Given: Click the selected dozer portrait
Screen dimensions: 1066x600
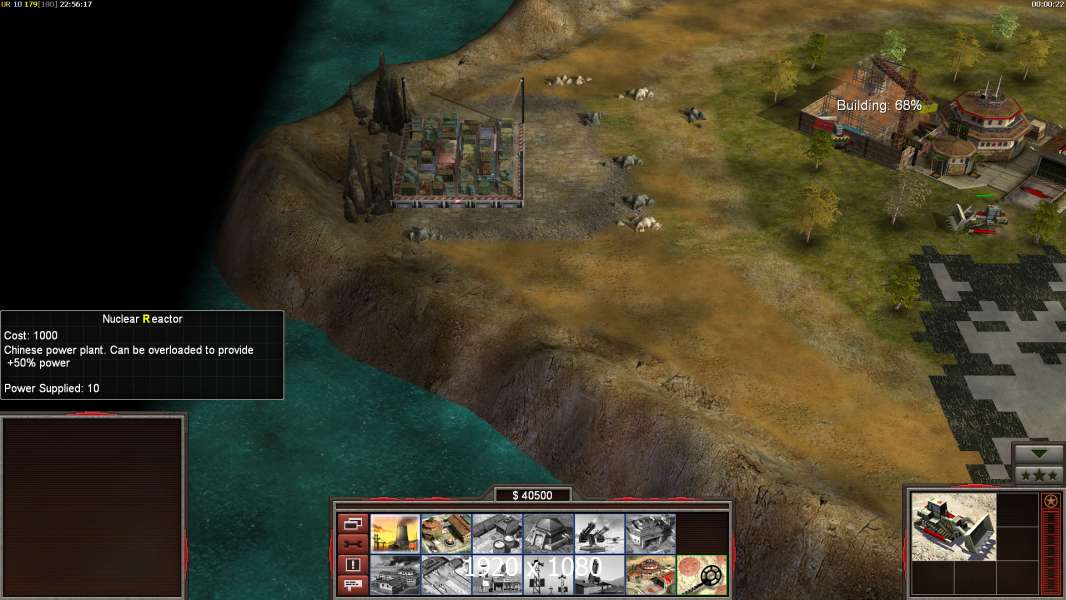Looking at the screenshot, I should (x=954, y=527).
